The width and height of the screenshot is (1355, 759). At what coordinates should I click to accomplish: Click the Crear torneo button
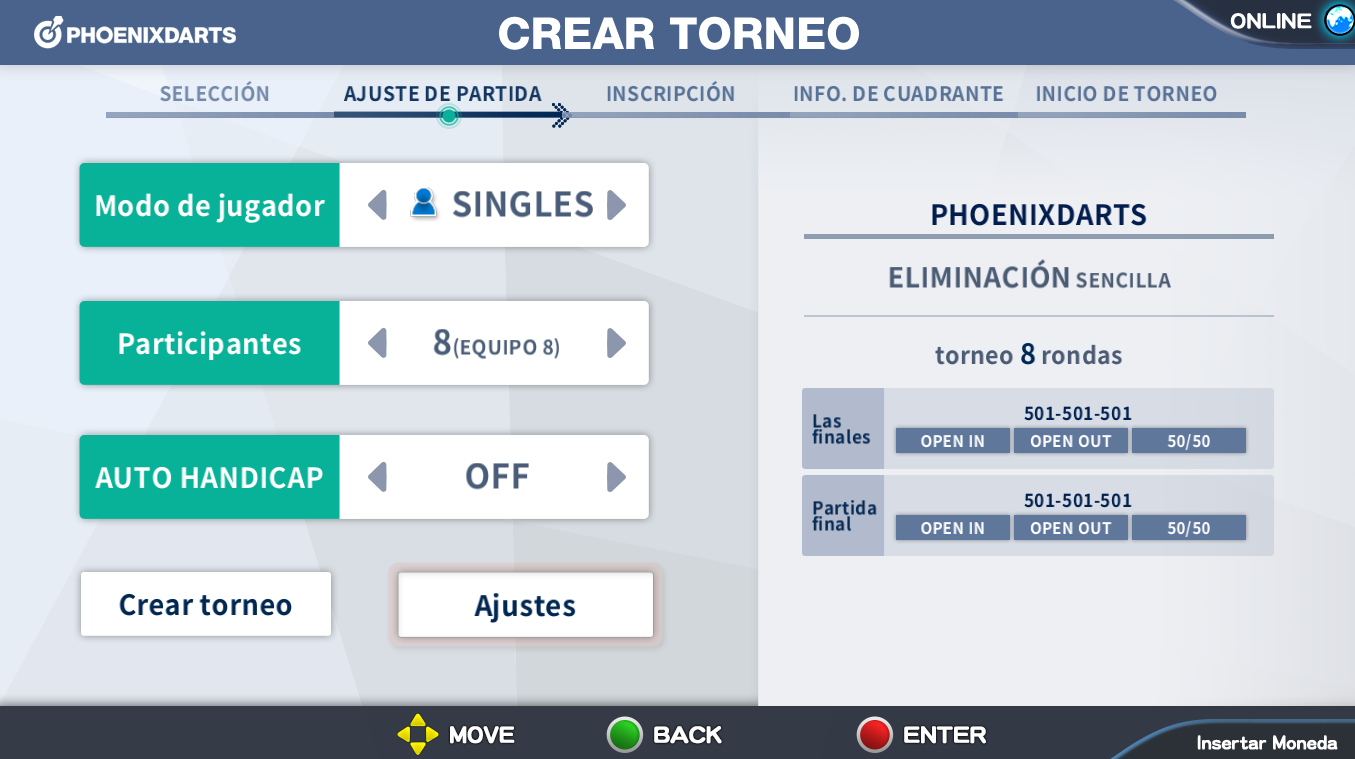205,604
